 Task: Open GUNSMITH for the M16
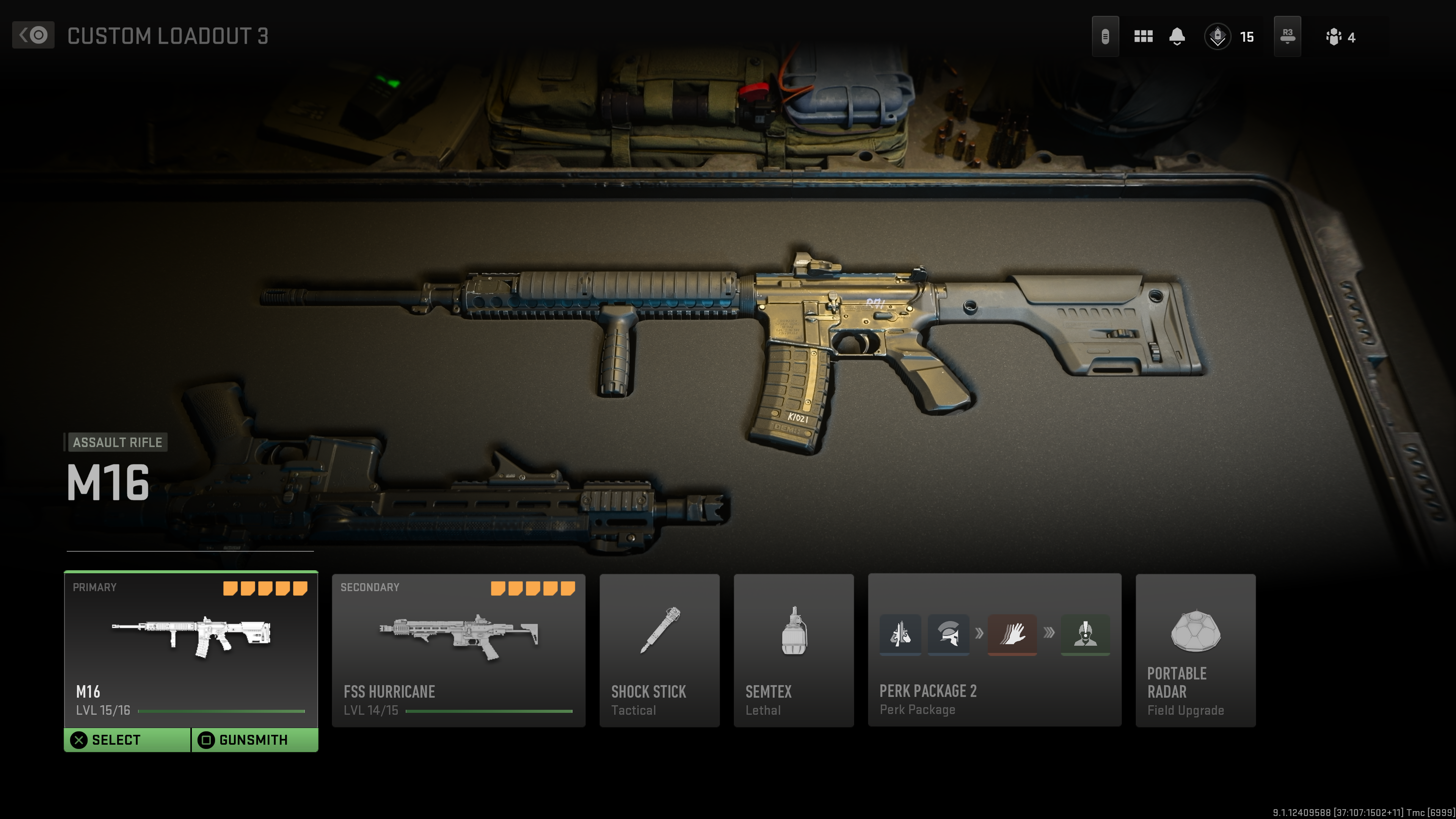(253, 739)
